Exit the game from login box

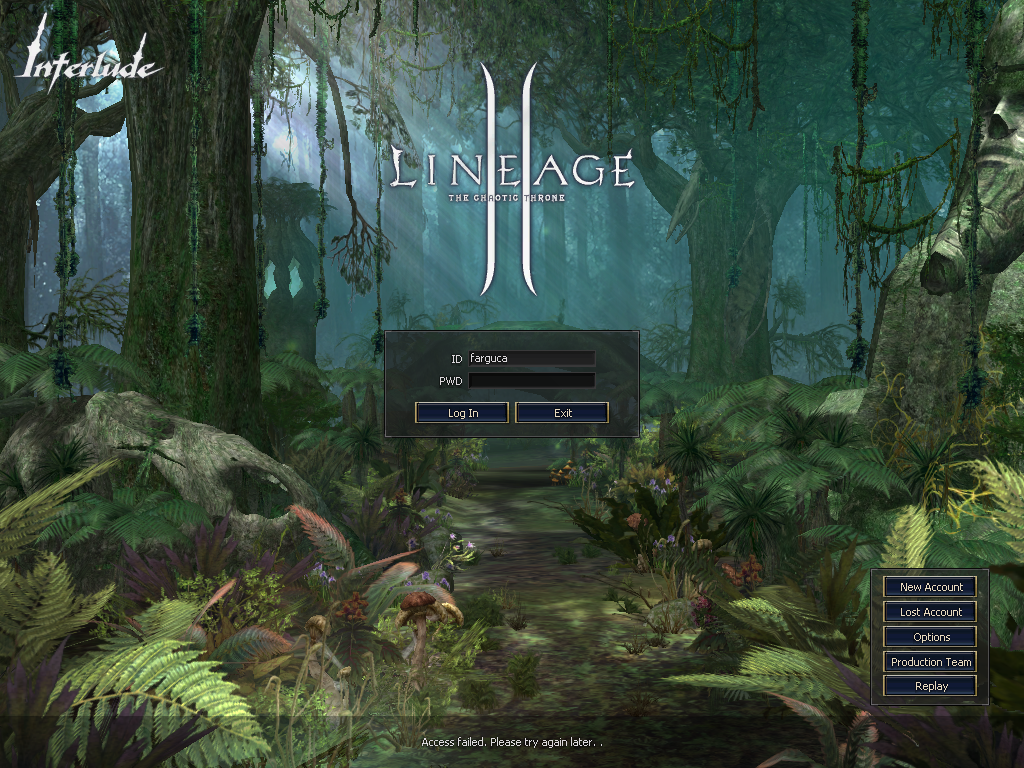tap(562, 413)
